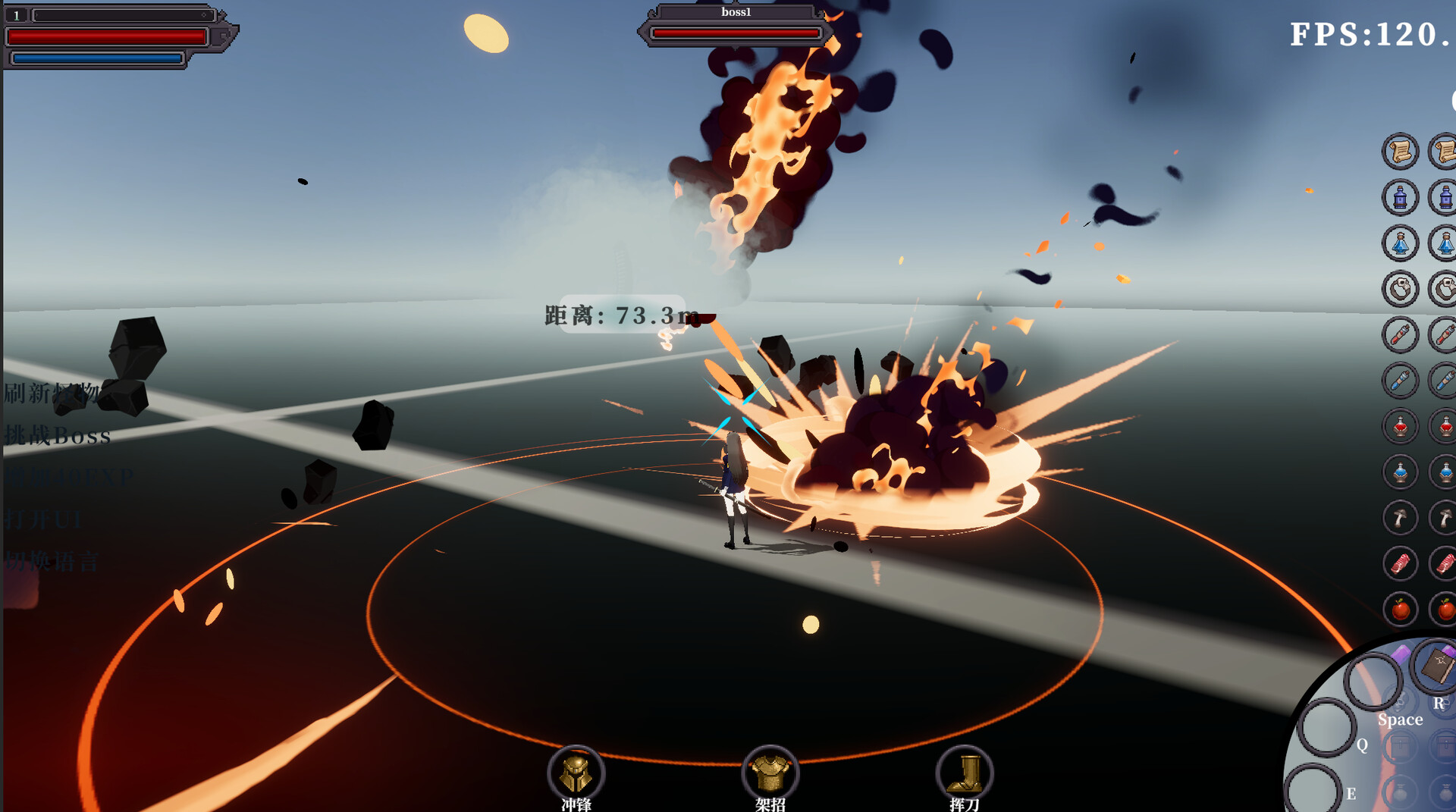Choose the left-column silver ring item
Screen dimensions: 1456x812
1400,289
